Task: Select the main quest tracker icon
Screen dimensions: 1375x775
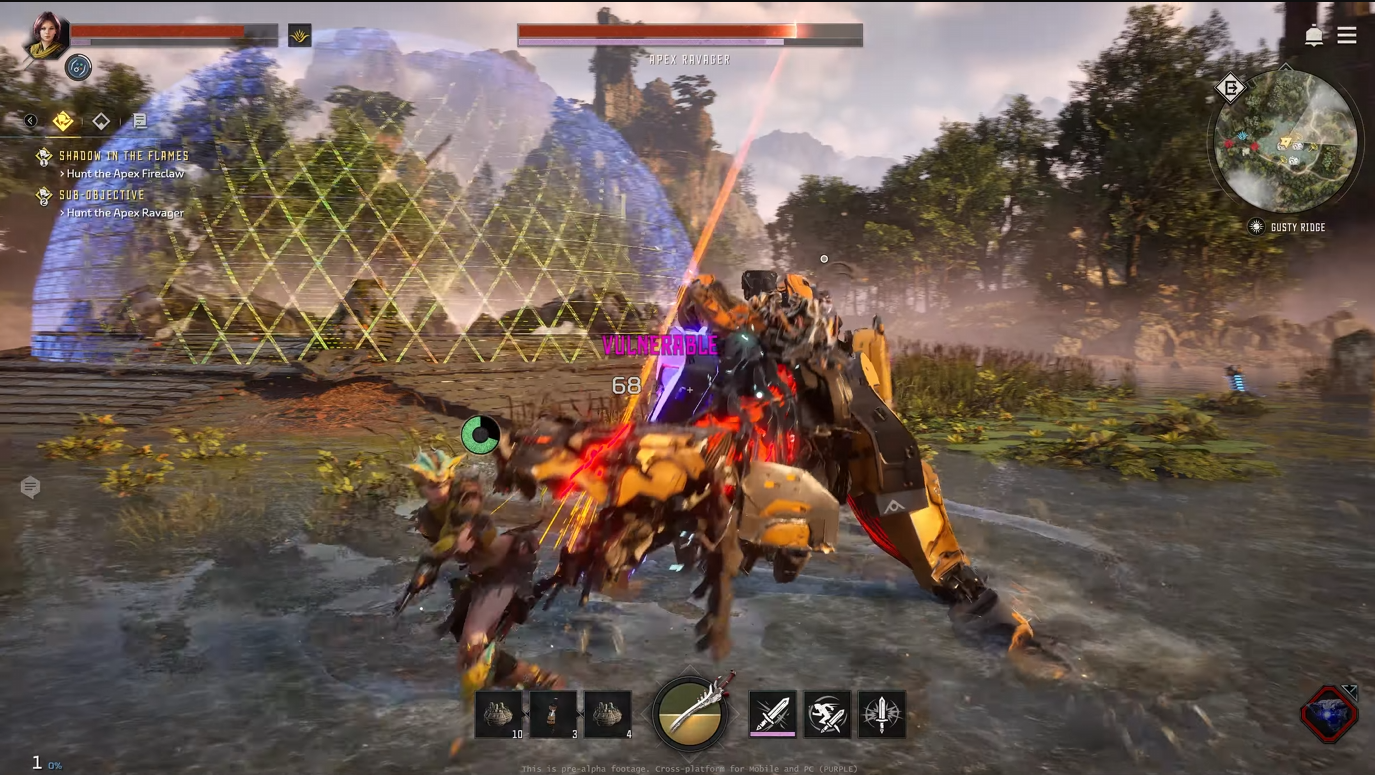Action: pyautogui.click(x=62, y=120)
